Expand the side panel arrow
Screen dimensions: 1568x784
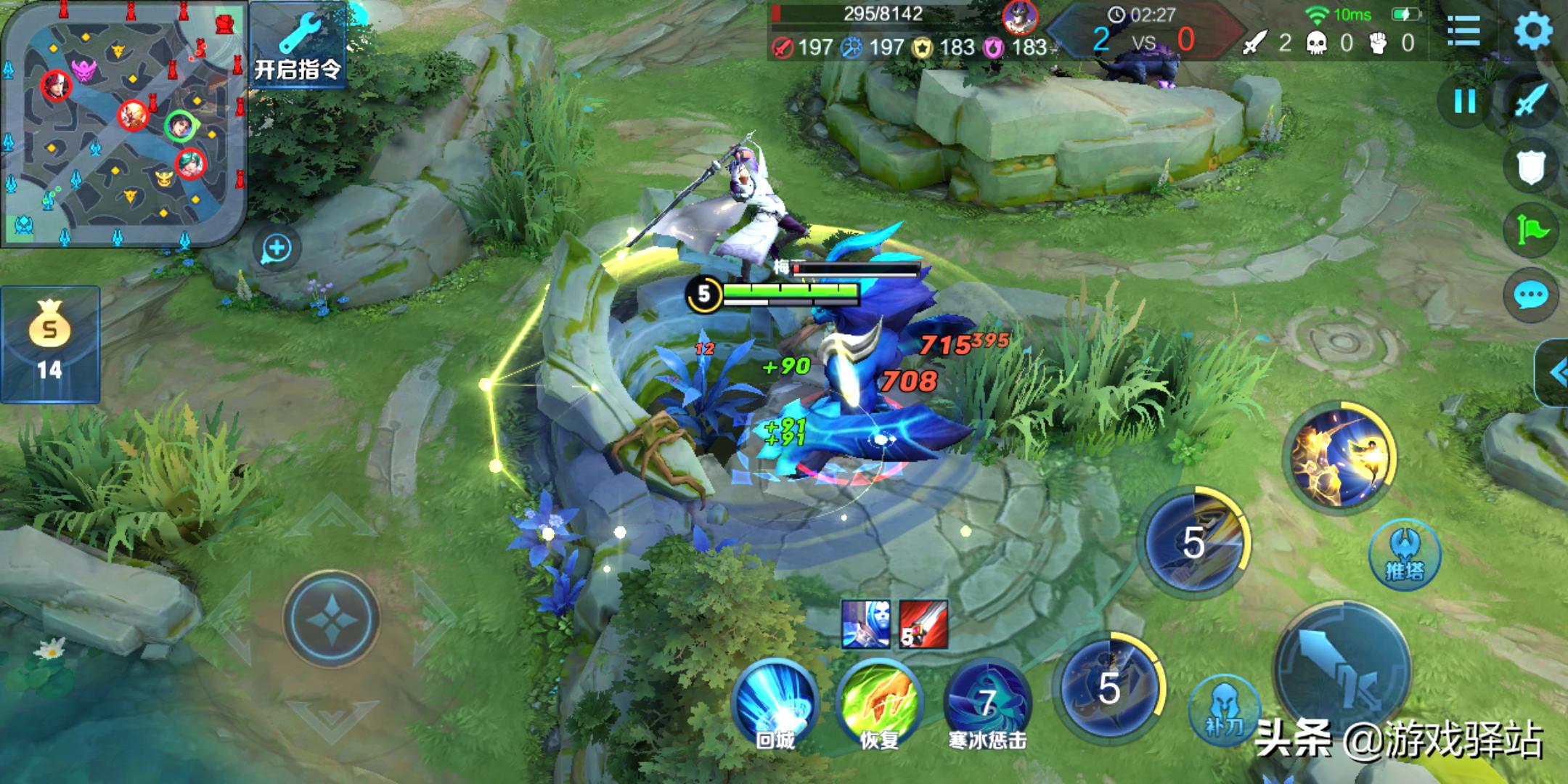click(1555, 373)
